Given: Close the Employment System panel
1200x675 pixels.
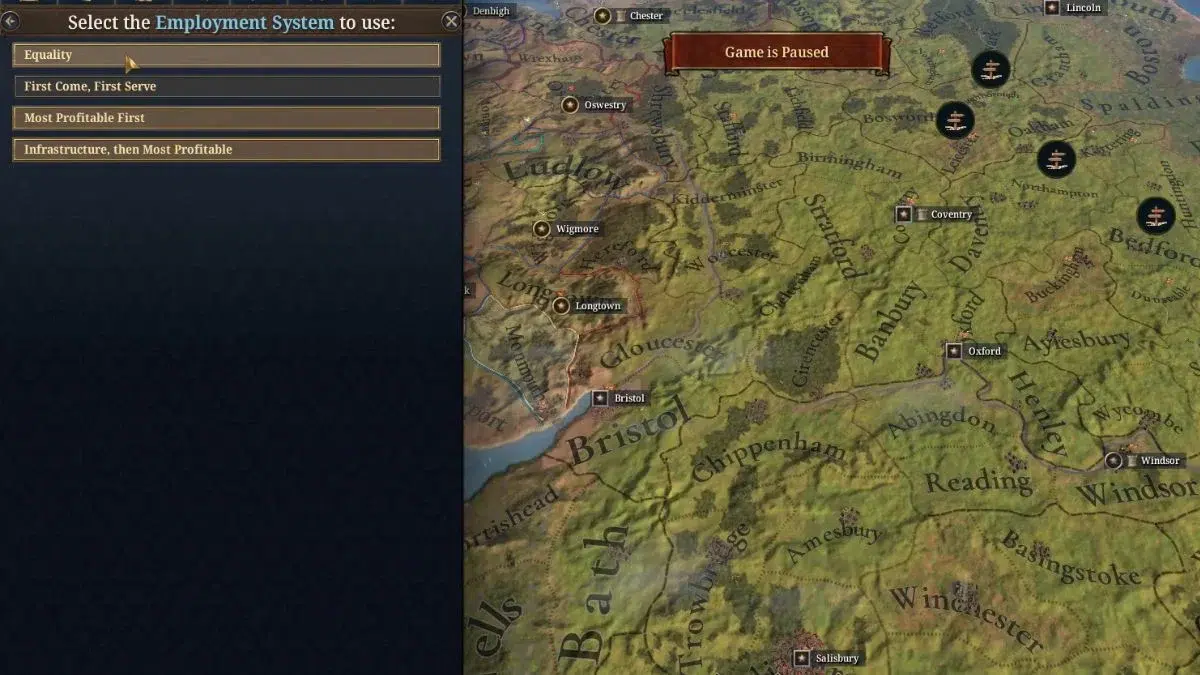Looking at the screenshot, I should (x=451, y=21).
